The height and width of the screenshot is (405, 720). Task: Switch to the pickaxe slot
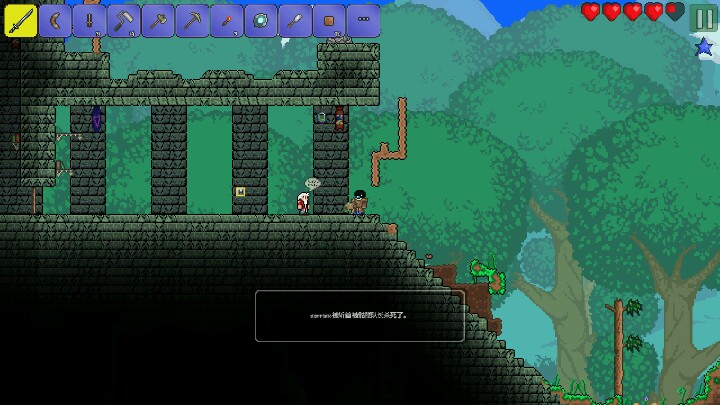(191, 20)
